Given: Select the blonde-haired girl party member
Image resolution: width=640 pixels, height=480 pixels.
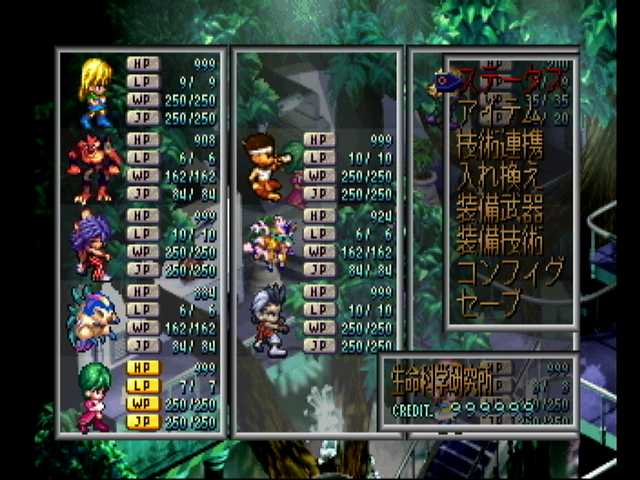Looking at the screenshot, I should tap(96, 92).
